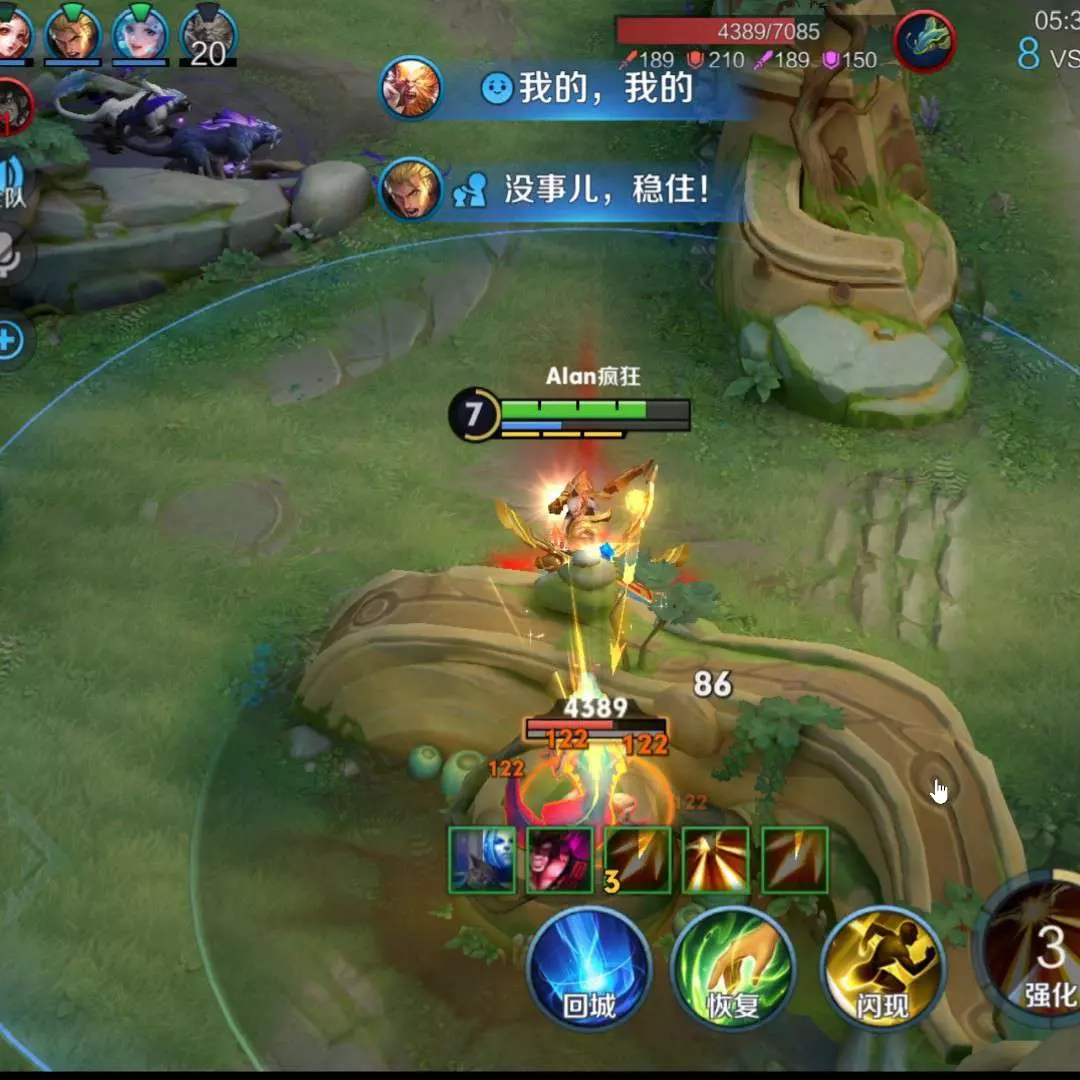Toggle the 队 team voice speaker
Viewport: 1080px width, 1080px height.
[x=14, y=182]
